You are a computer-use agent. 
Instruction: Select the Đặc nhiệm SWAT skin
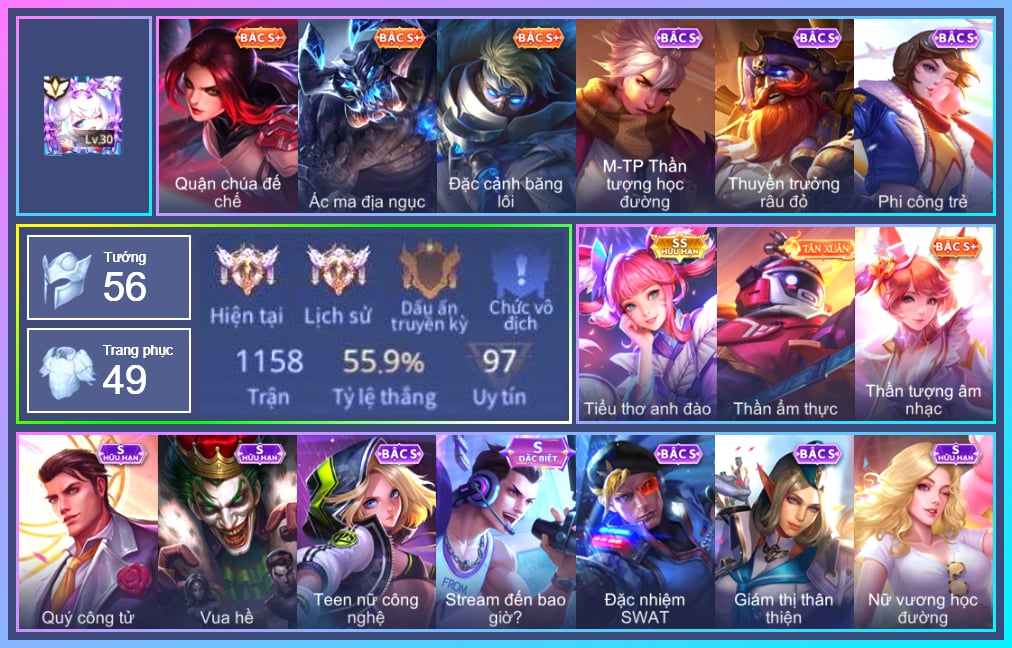click(645, 531)
